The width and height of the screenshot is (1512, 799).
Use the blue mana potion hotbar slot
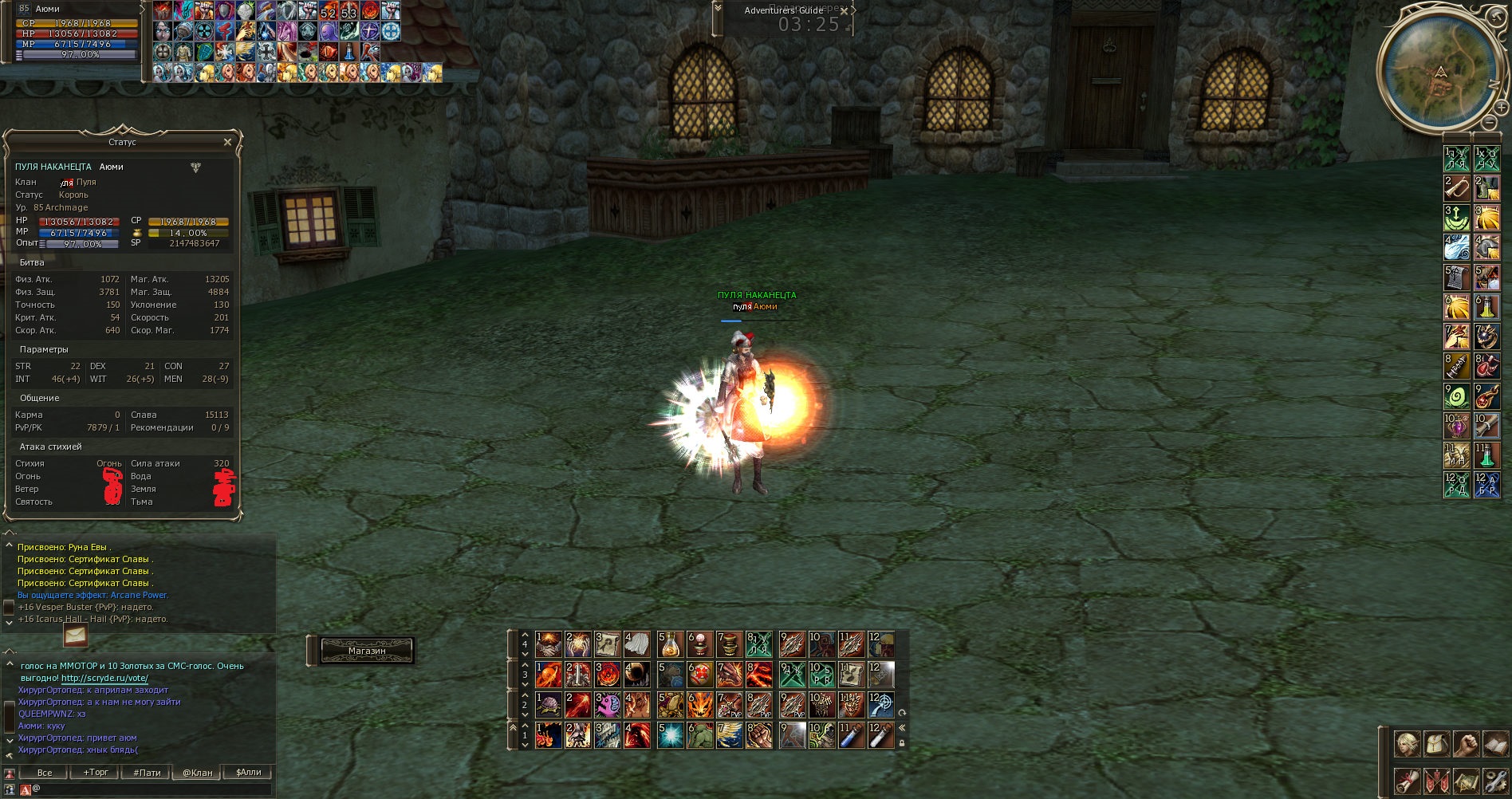click(x=851, y=735)
